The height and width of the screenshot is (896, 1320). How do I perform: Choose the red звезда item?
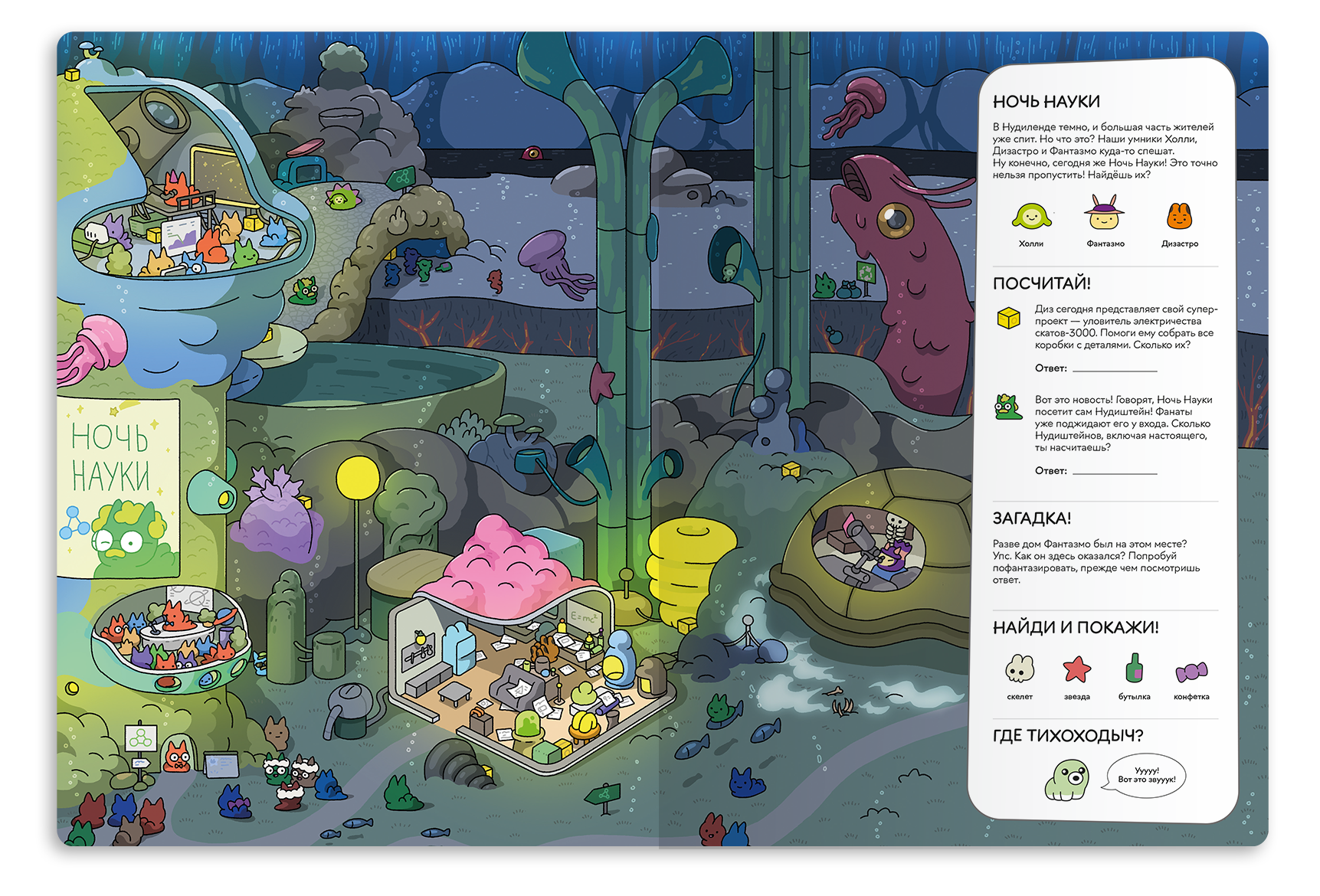click(1076, 669)
